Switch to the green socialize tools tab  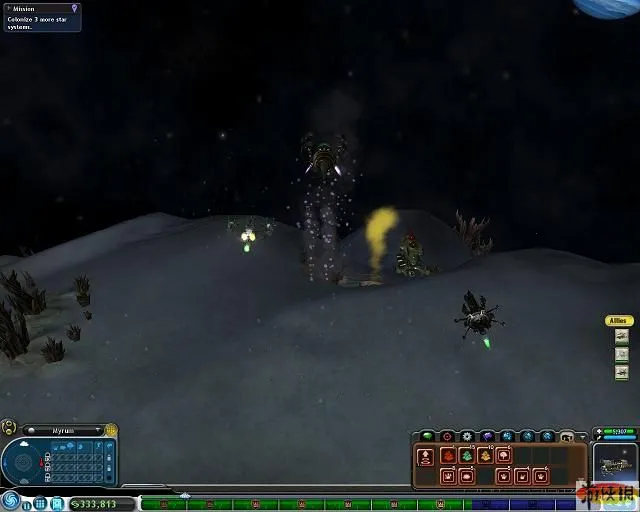tap(427, 437)
